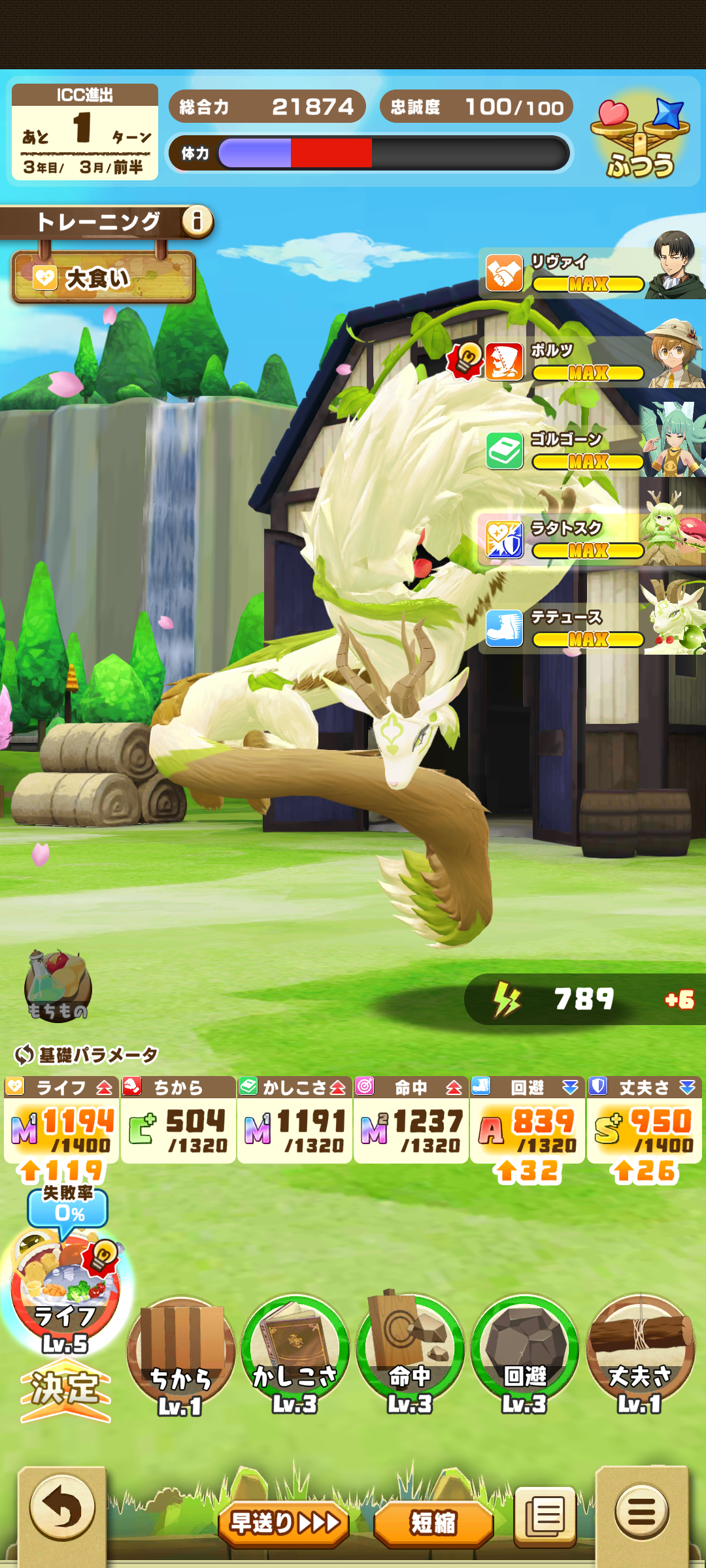Show training info via the i icon

(x=197, y=221)
